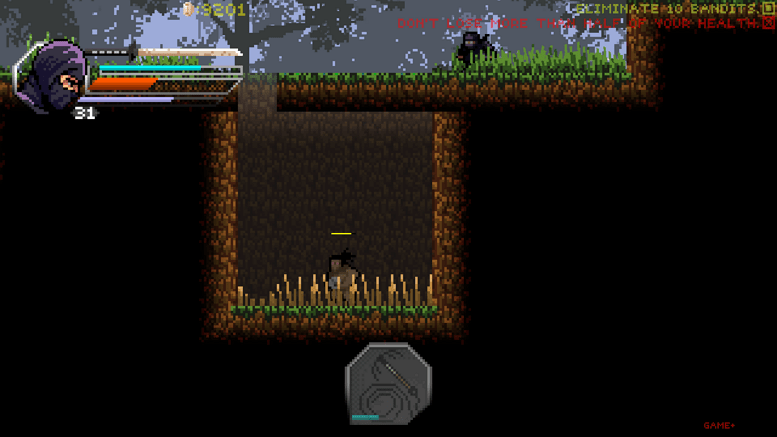Select the kusarigama weapon slot

(x=388, y=383)
